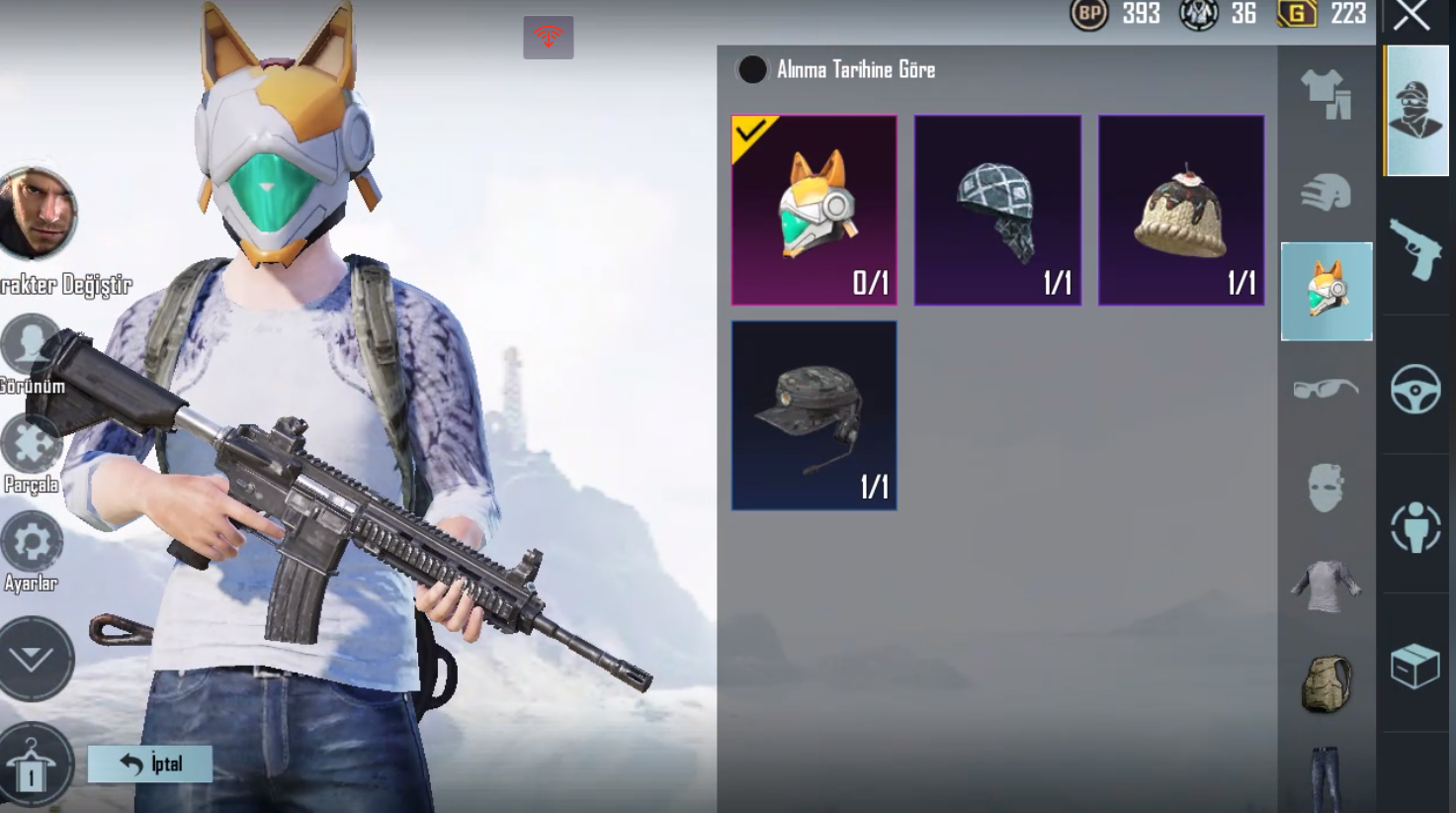Pick the pudding dessert hat item
The width and height of the screenshot is (1456, 813).
[x=1181, y=210]
